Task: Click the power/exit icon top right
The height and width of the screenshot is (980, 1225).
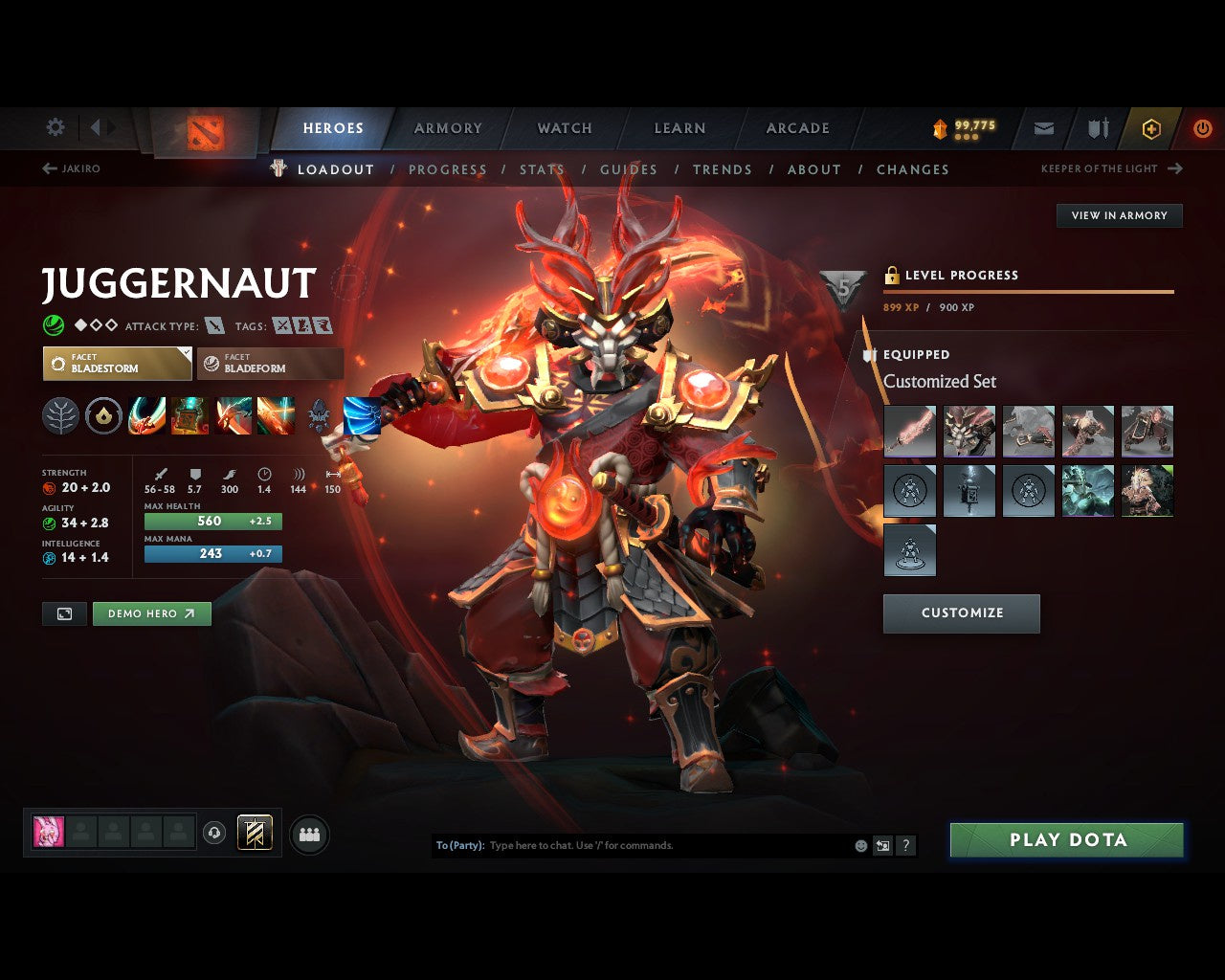Action: click(1203, 128)
